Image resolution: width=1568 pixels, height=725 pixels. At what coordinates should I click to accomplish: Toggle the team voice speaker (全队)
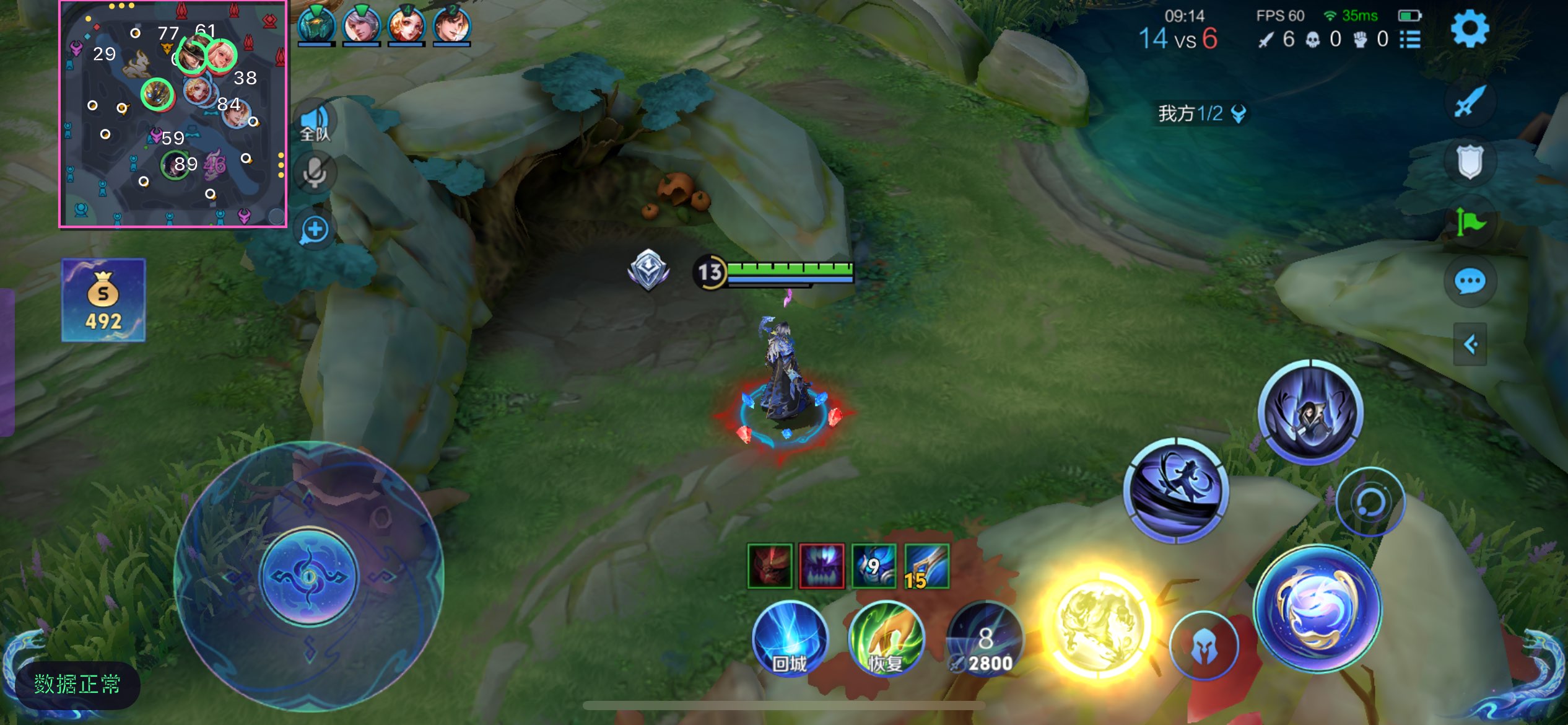(x=315, y=122)
